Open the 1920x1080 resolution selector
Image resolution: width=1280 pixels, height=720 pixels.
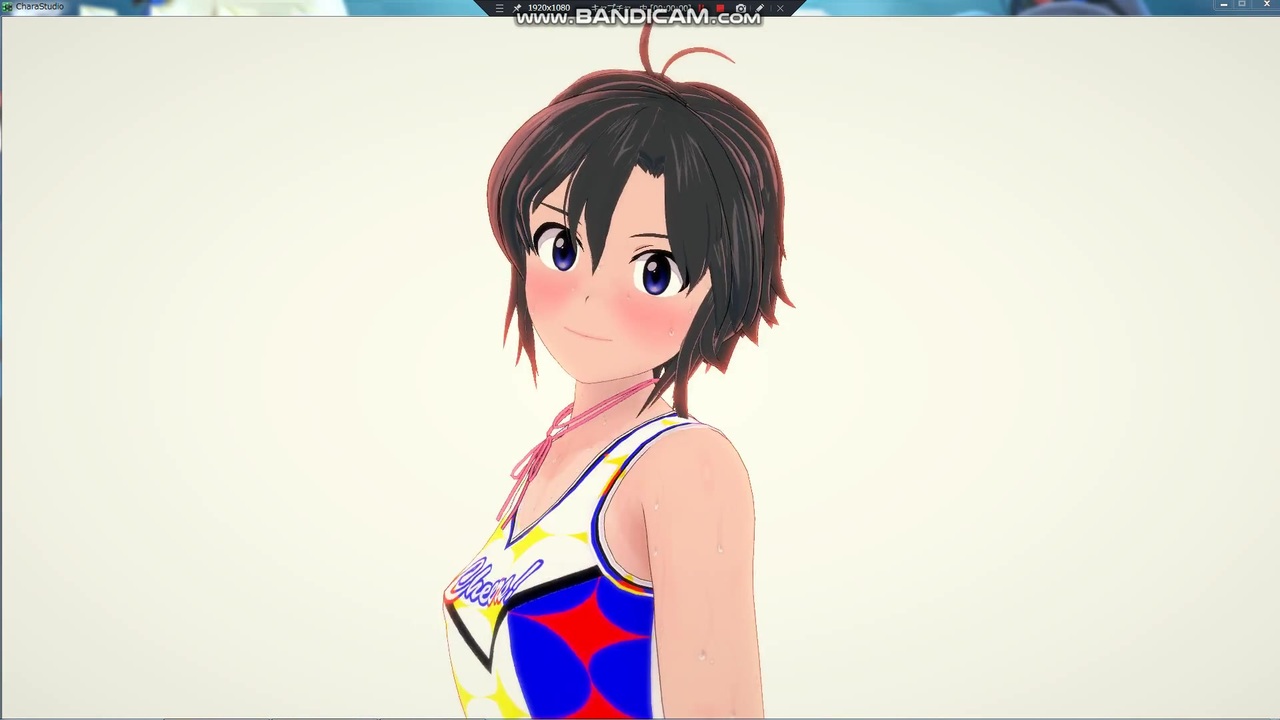tap(548, 8)
